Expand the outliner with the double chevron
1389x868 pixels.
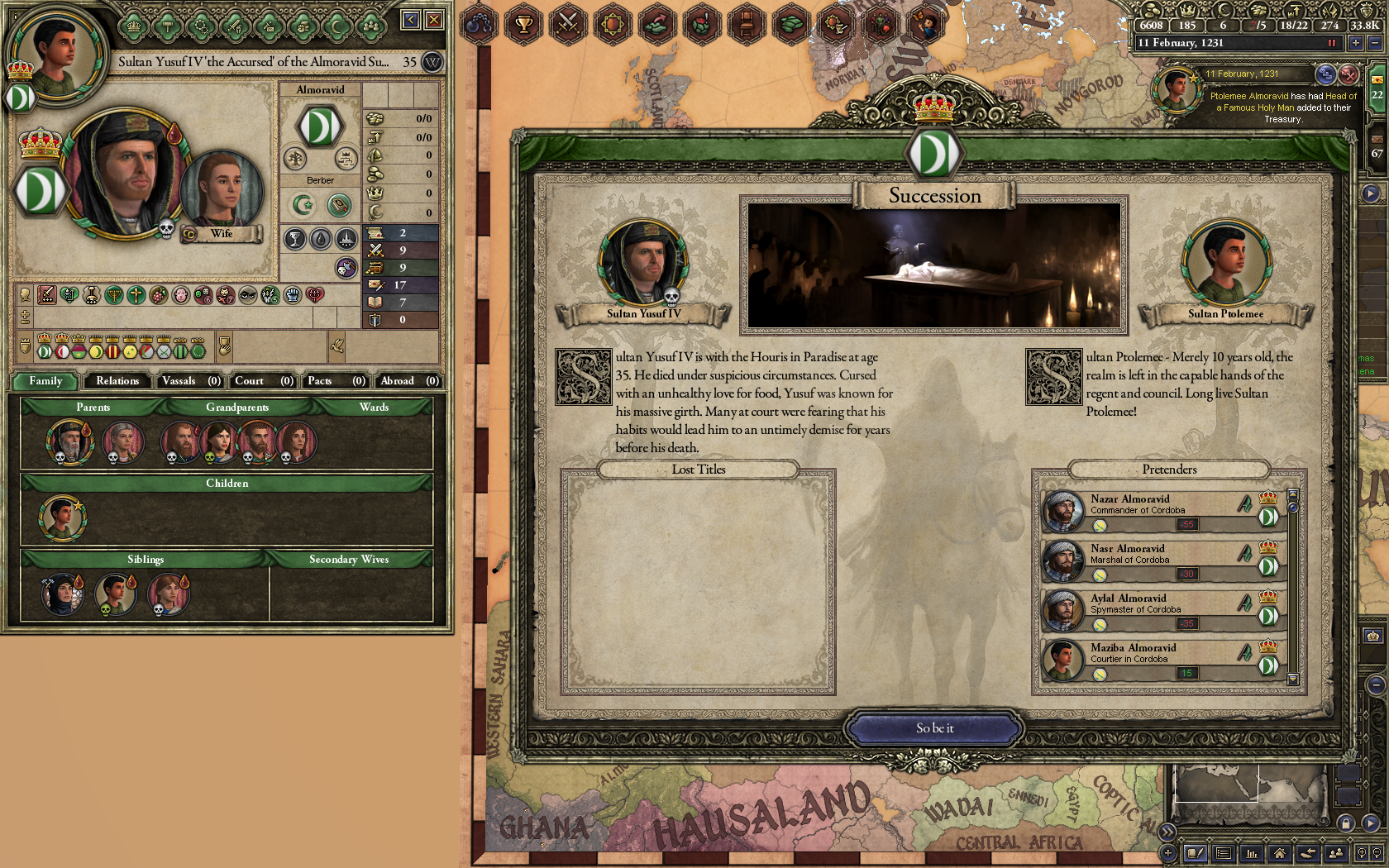pyautogui.click(x=1168, y=832)
